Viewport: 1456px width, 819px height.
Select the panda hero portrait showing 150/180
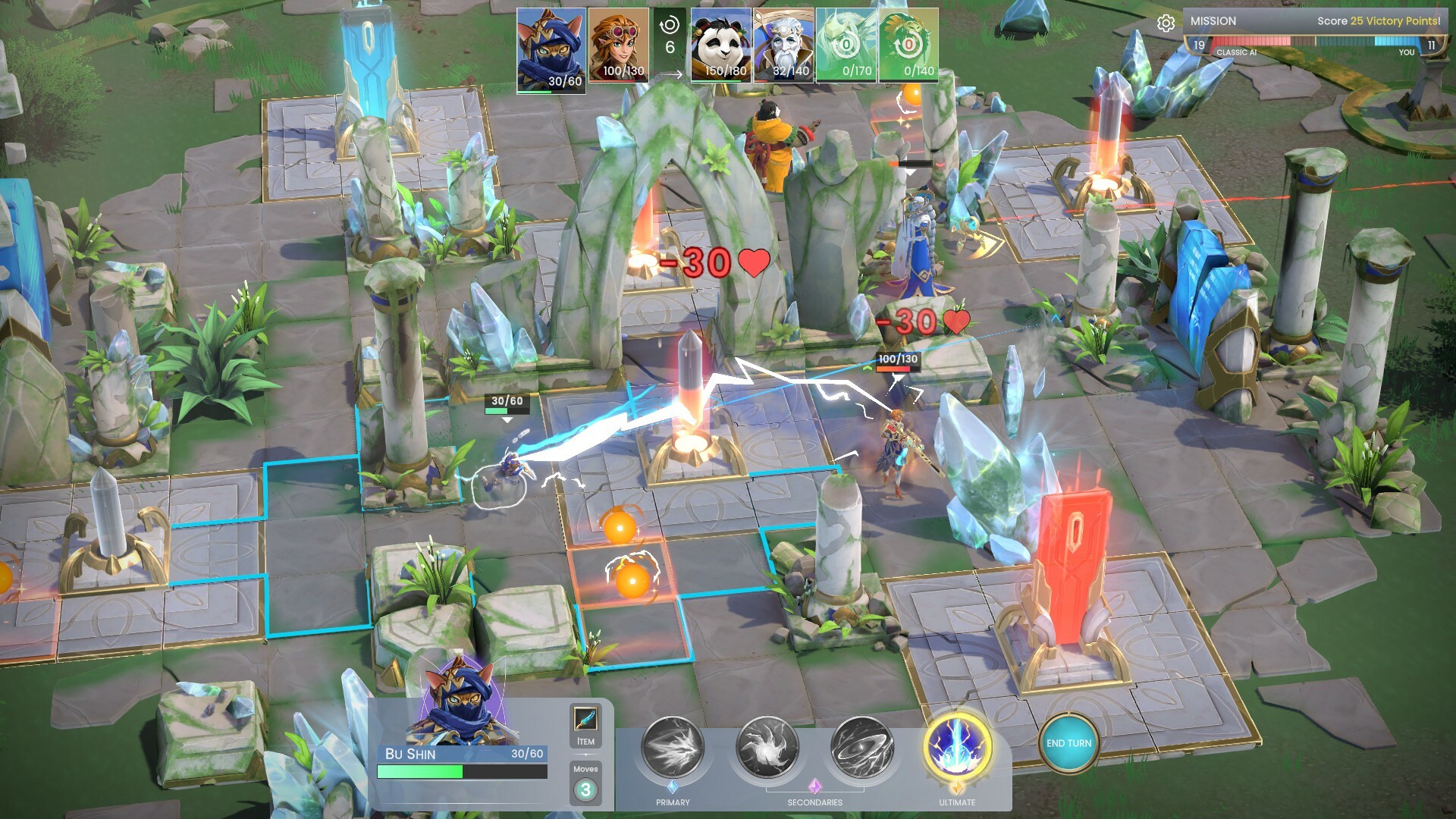pyautogui.click(x=720, y=45)
